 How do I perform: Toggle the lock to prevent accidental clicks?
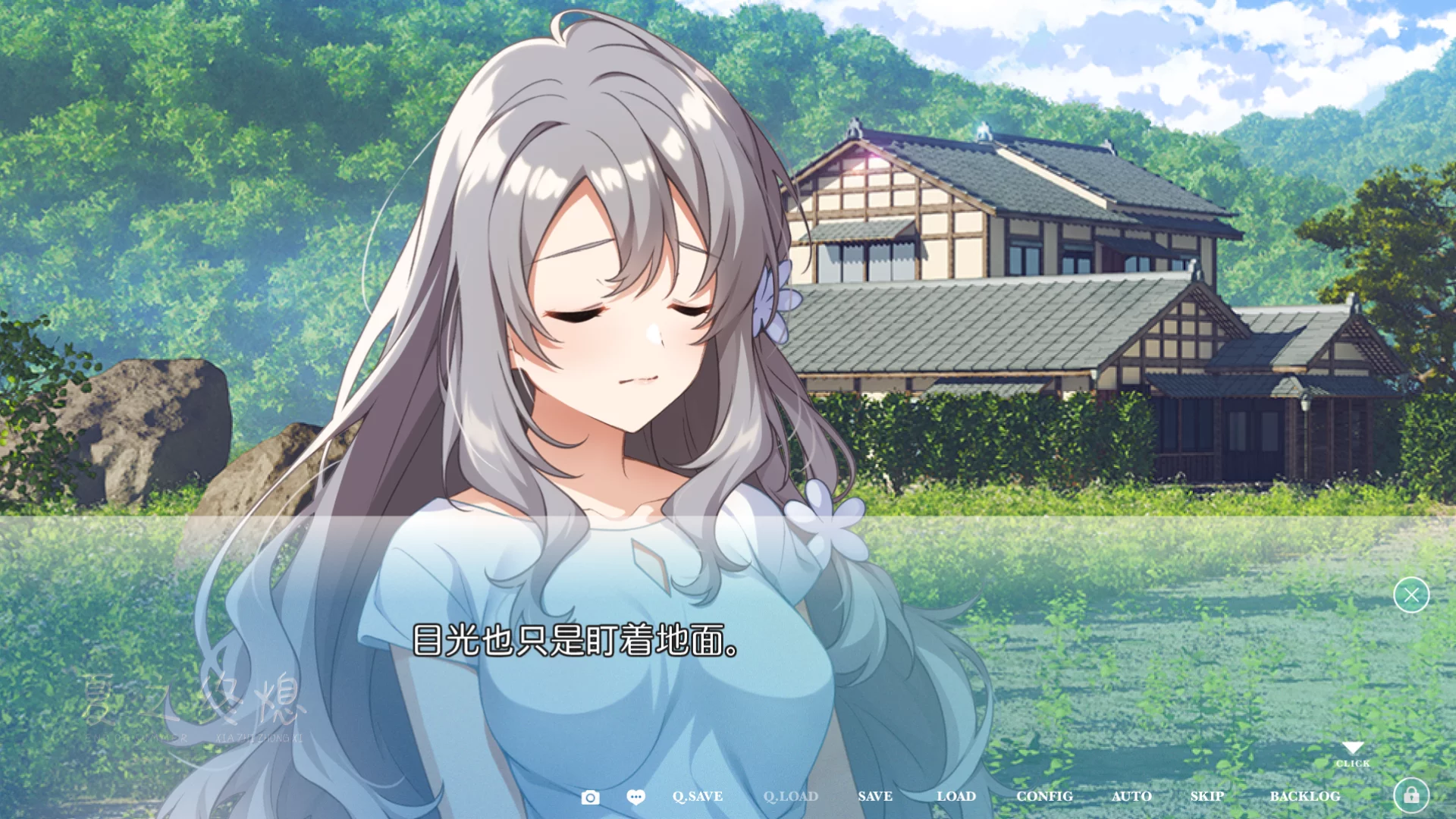pos(1411,794)
